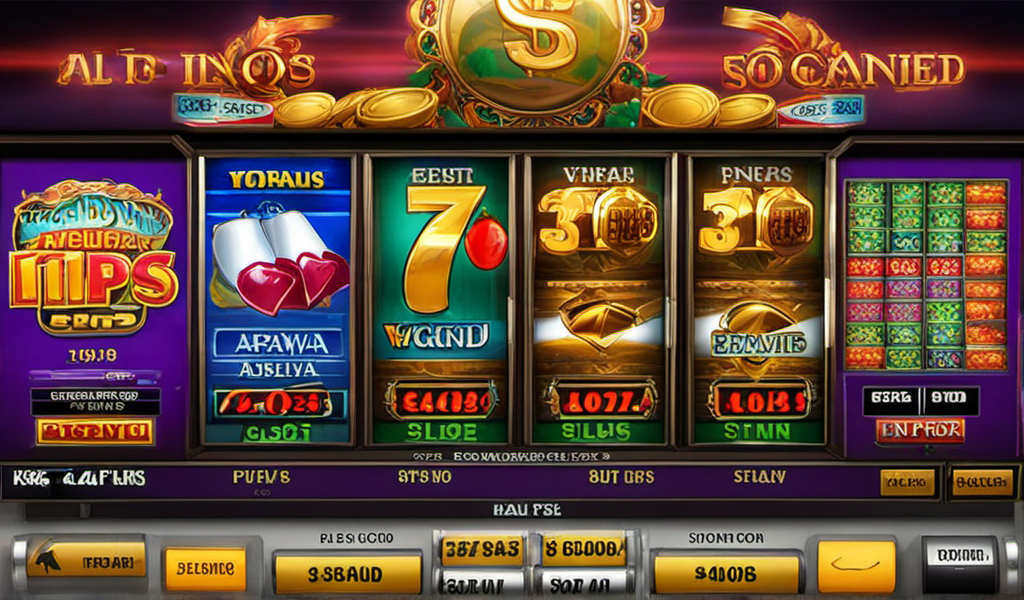The image size is (1024, 600).
Task: Choose the small S 6000A button
Action: (x=584, y=549)
